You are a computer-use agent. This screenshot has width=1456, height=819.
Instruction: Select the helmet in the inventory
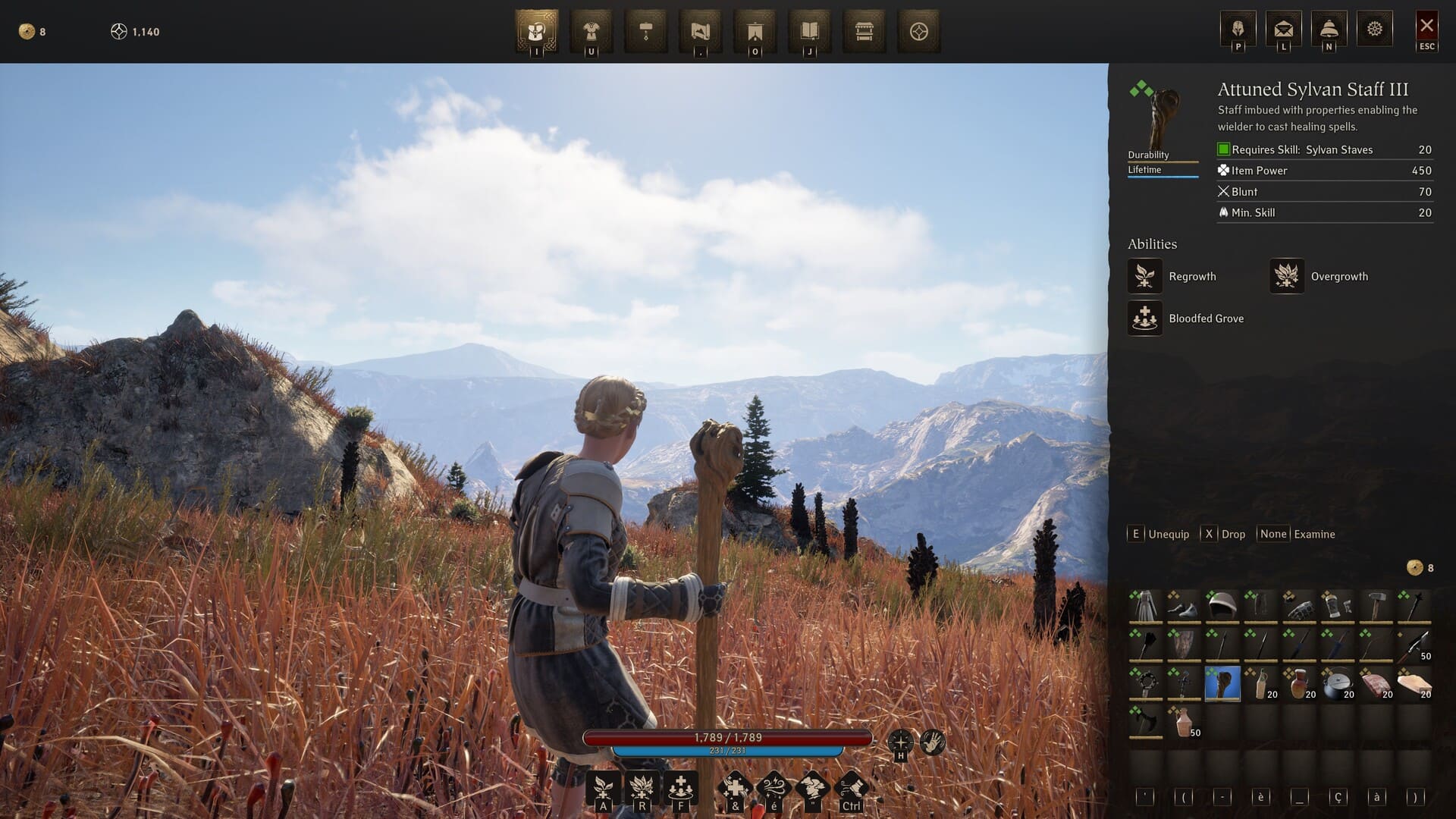(1222, 606)
